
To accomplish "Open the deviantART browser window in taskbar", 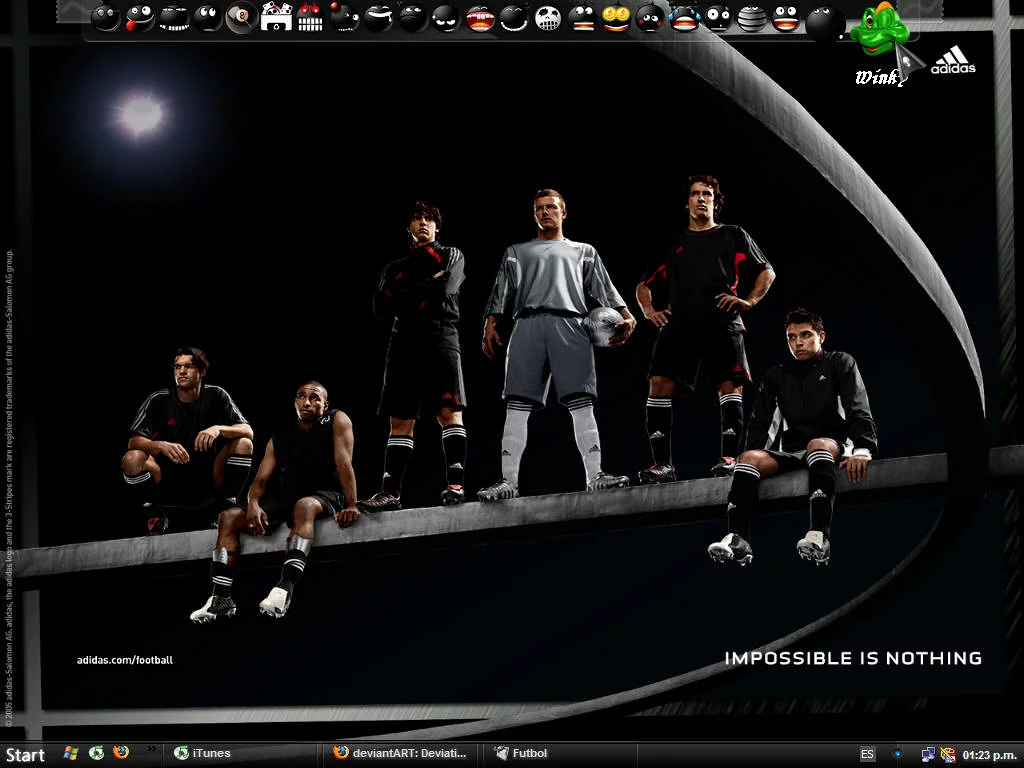I will (400, 754).
